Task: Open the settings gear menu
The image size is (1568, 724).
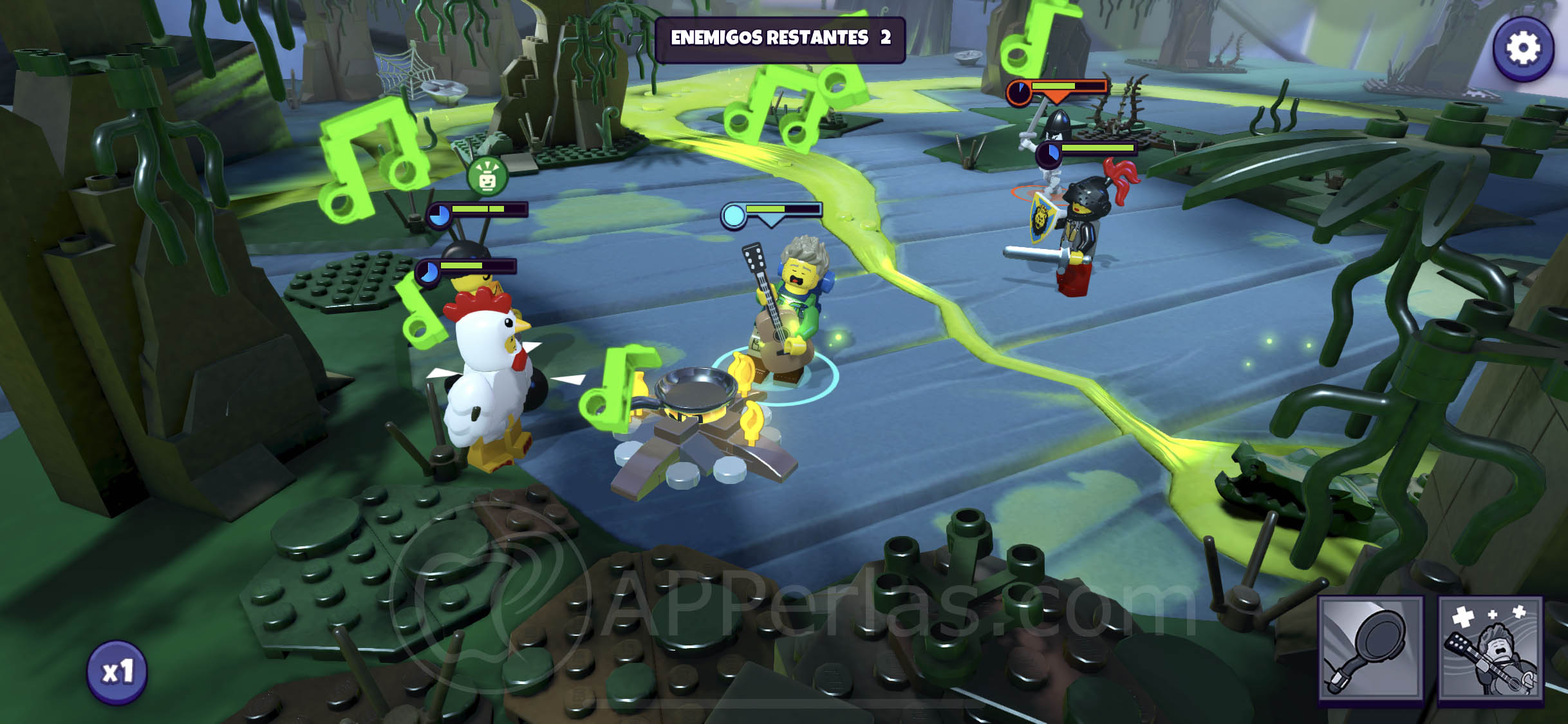Action: click(1523, 48)
